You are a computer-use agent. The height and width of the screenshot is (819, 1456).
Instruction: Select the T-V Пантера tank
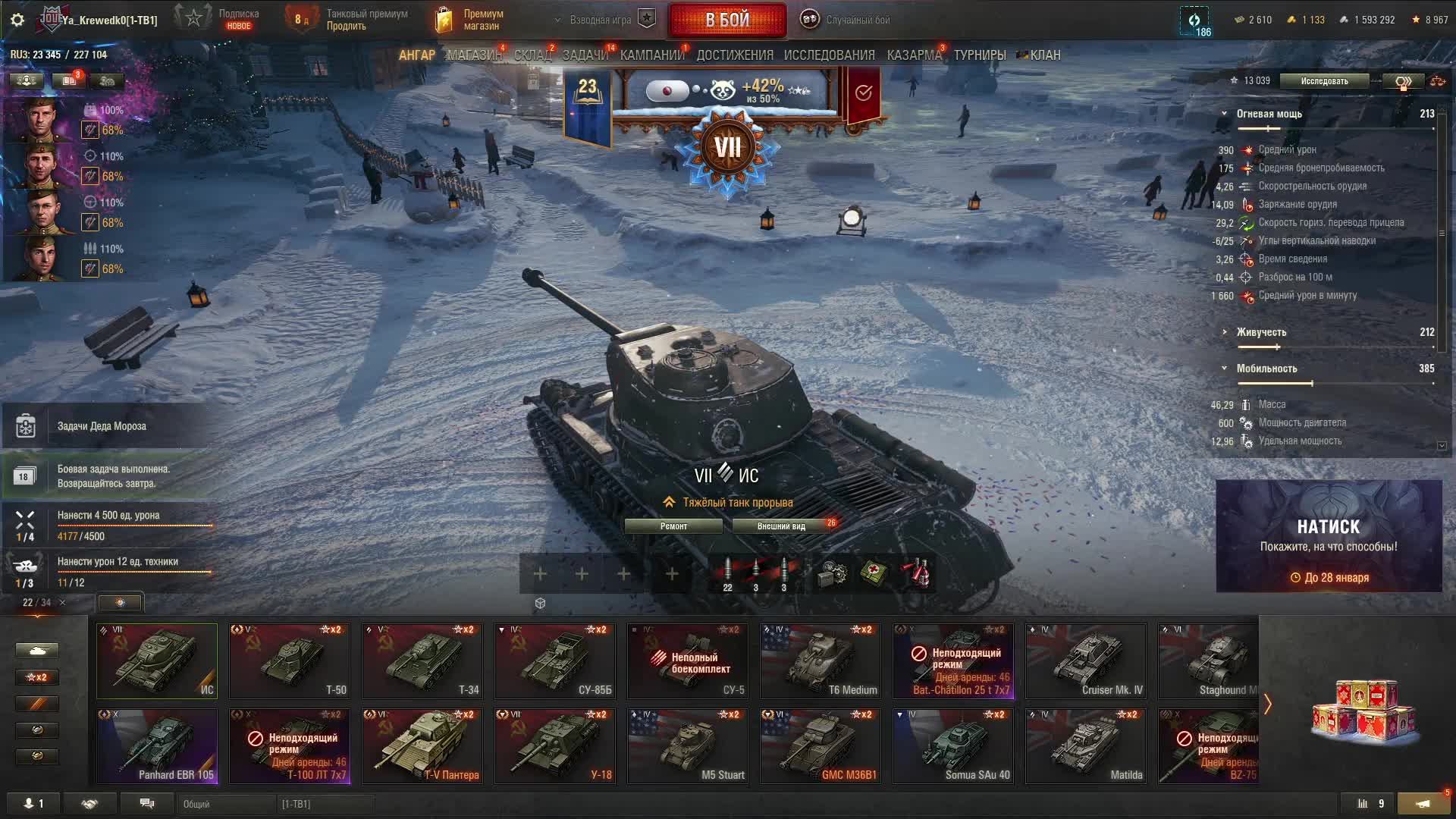click(x=422, y=745)
